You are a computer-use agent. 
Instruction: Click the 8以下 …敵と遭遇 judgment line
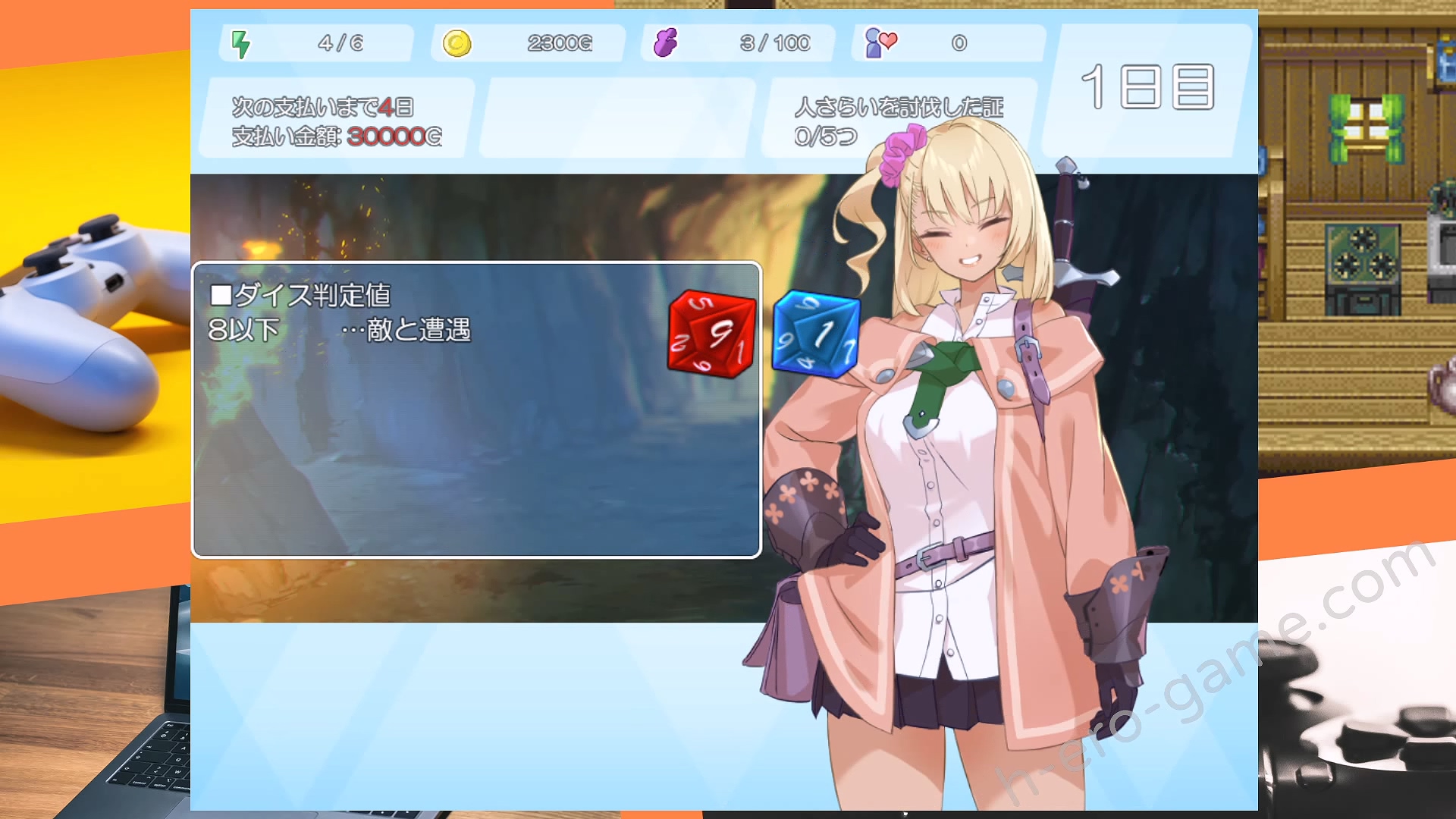coord(341,331)
